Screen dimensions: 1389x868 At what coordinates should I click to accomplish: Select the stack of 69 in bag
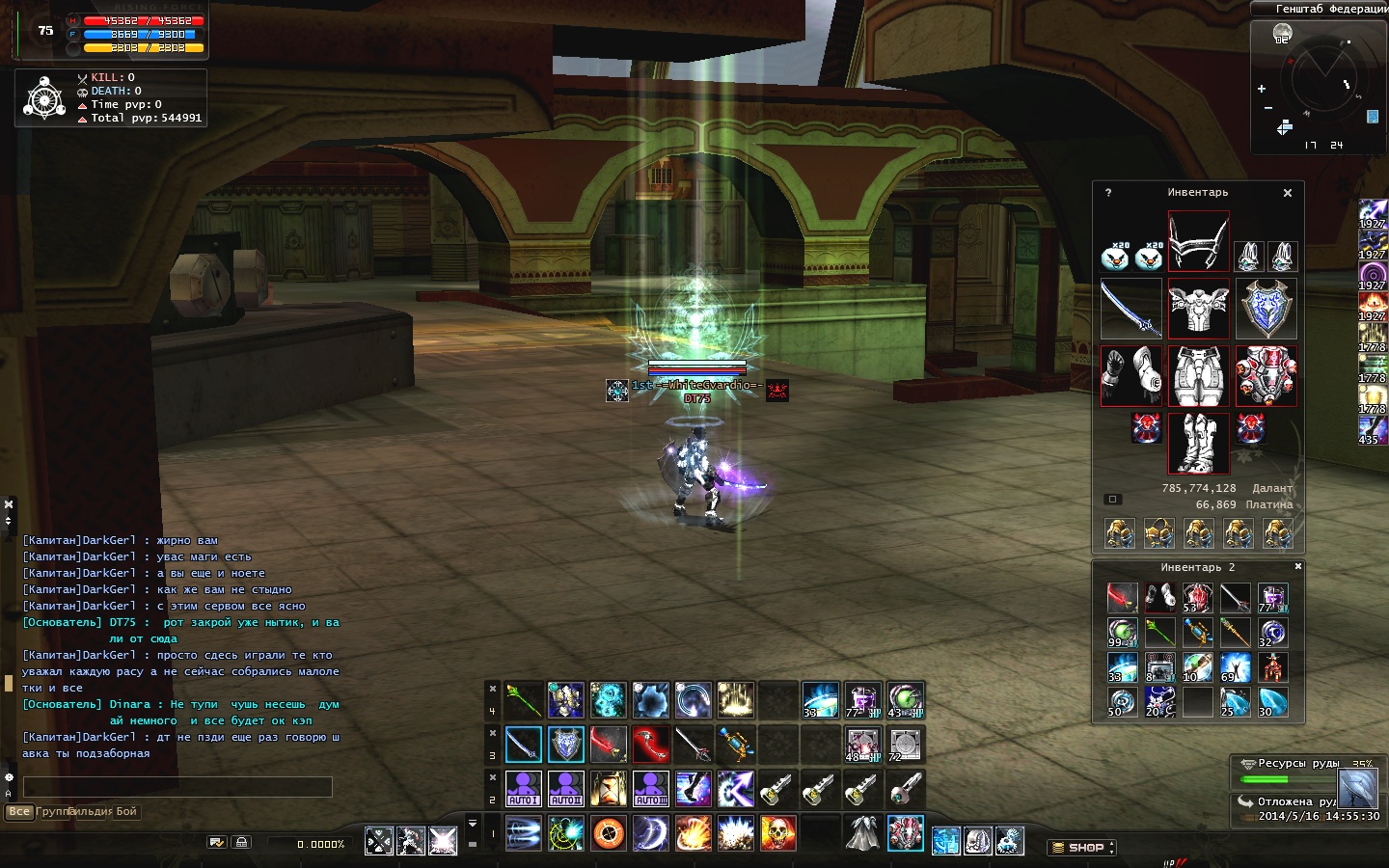[x=1234, y=667]
